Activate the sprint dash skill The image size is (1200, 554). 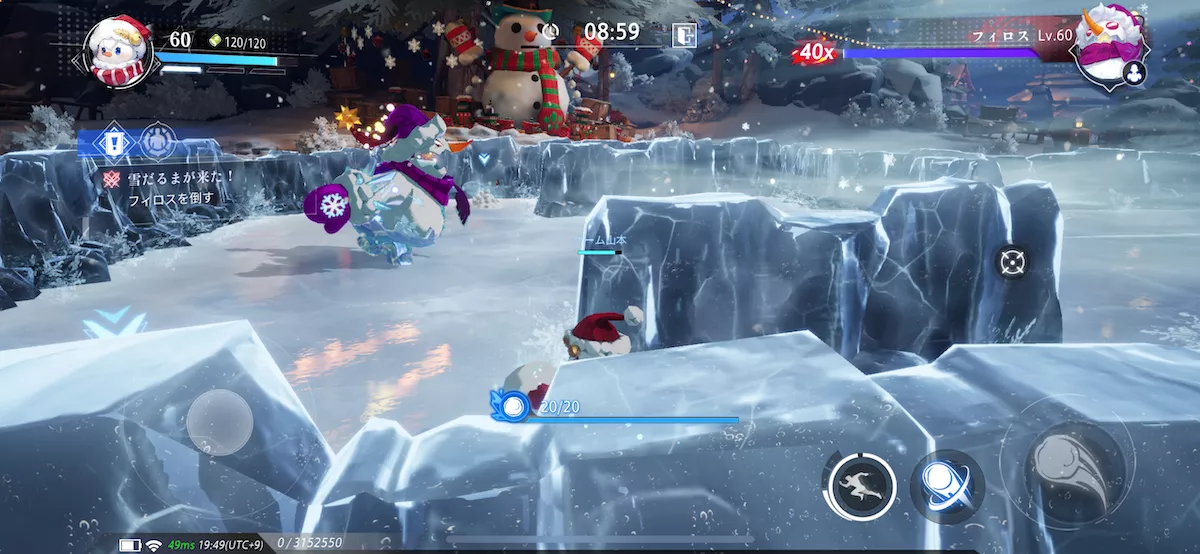click(x=859, y=485)
